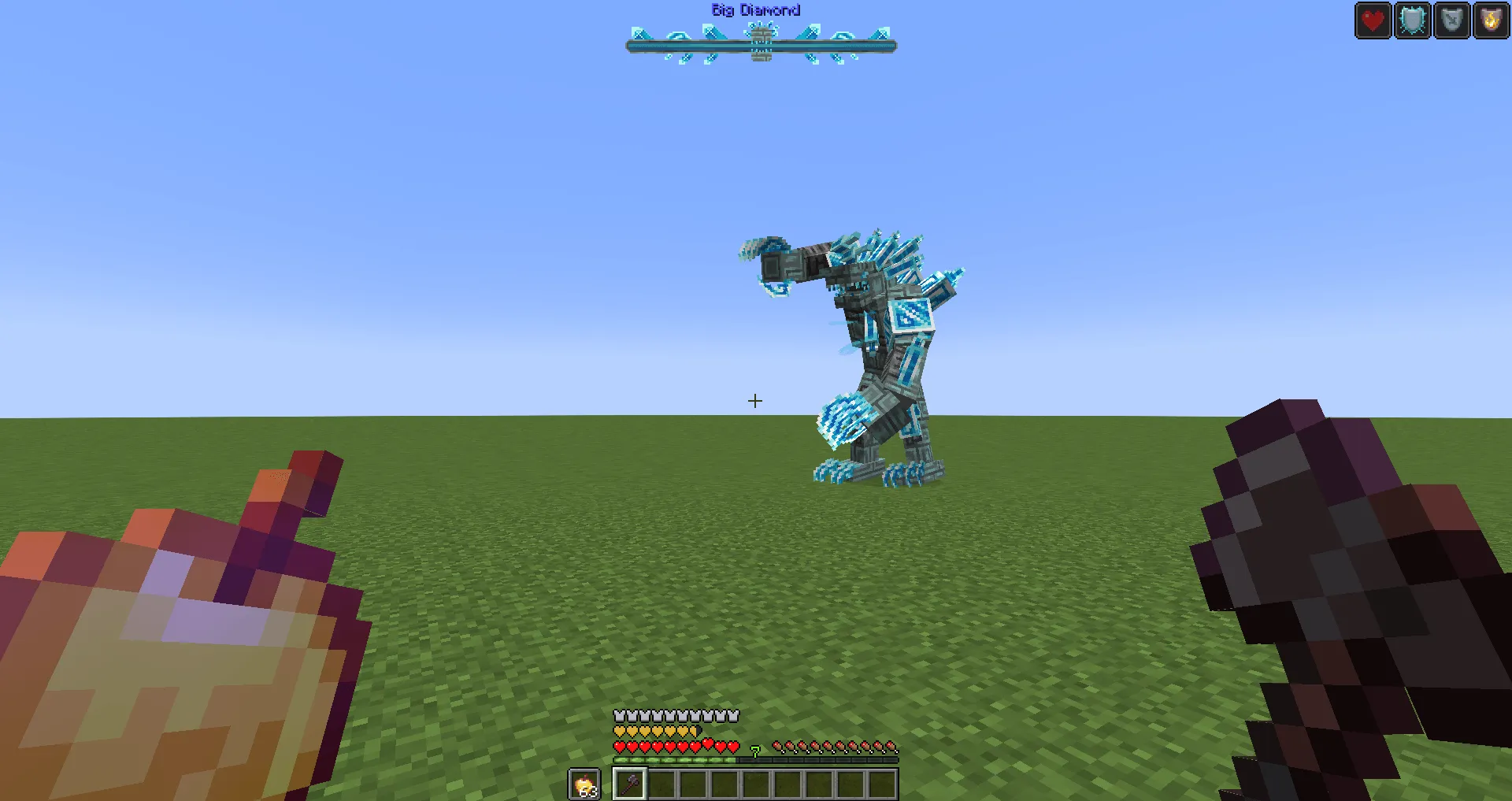Click the red heart status icon top right

(1373, 20)
